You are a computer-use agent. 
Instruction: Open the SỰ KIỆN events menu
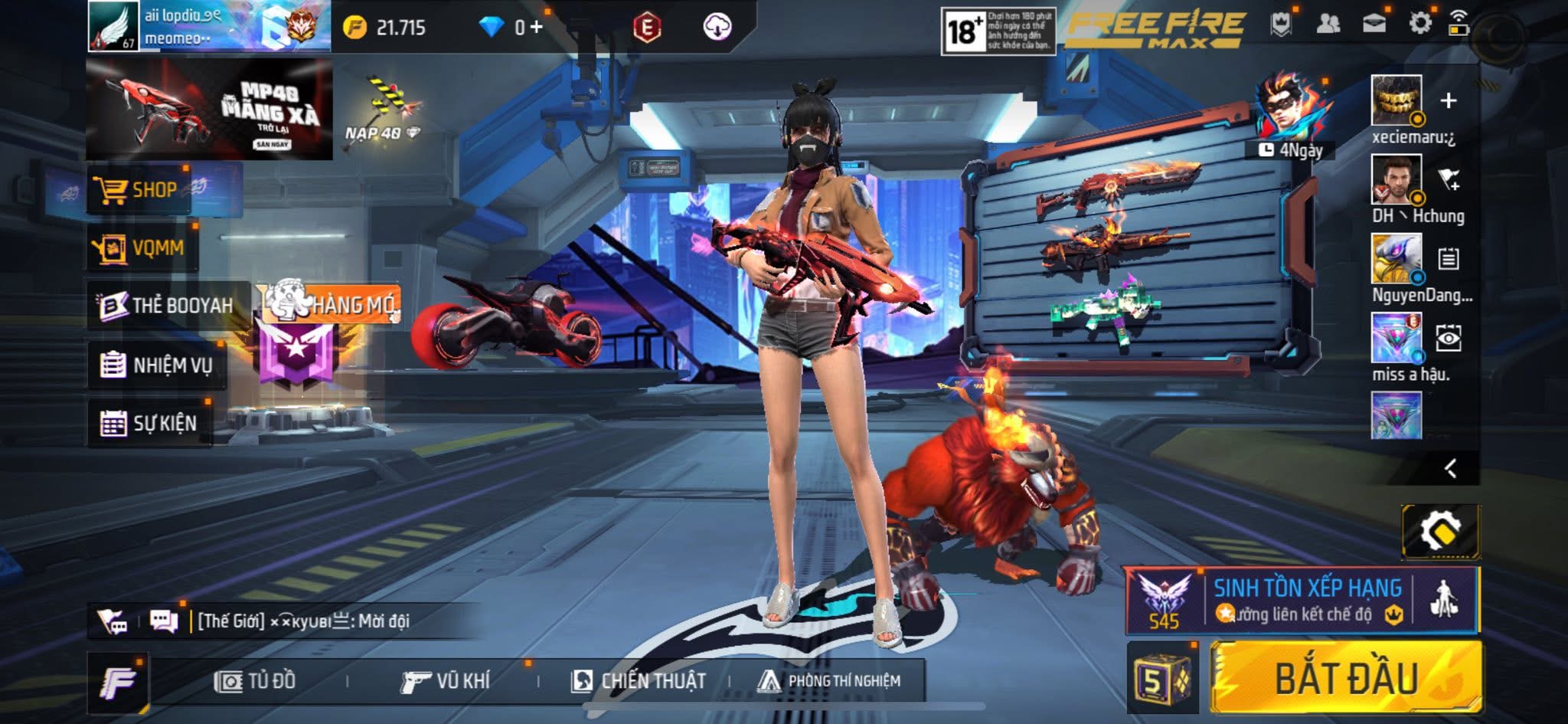(150, 423)
